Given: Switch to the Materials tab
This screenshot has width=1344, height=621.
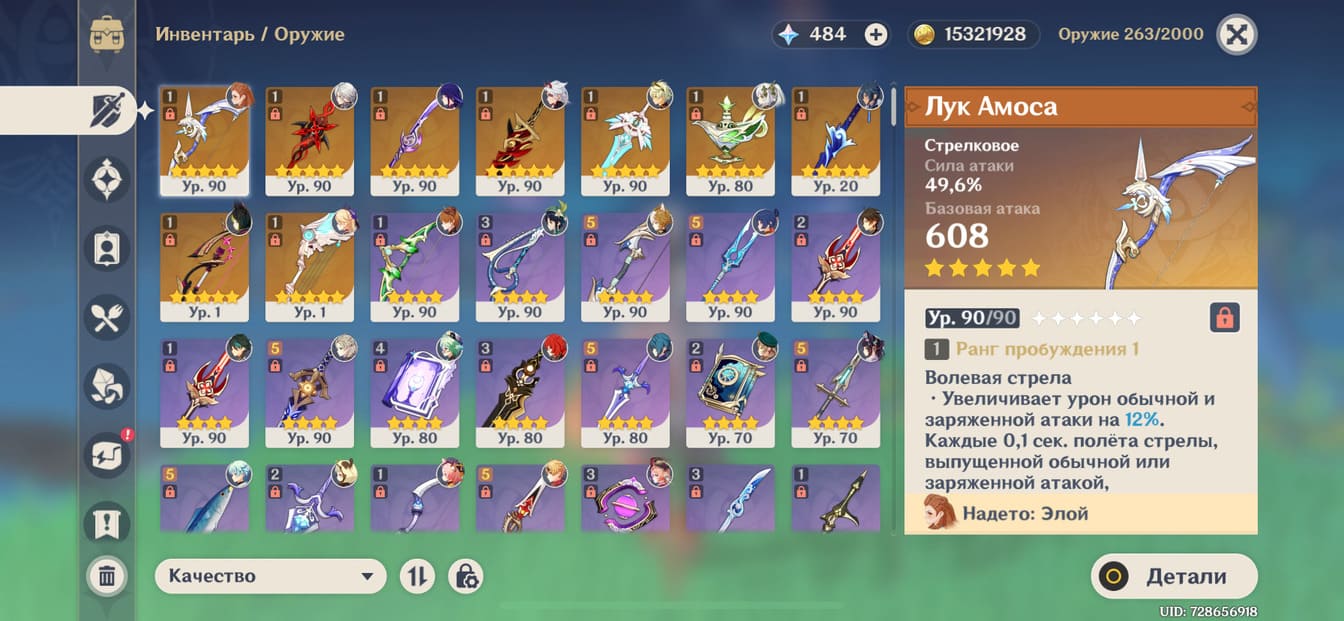Looking at the screenshot, I should click(x=106, y=385).
